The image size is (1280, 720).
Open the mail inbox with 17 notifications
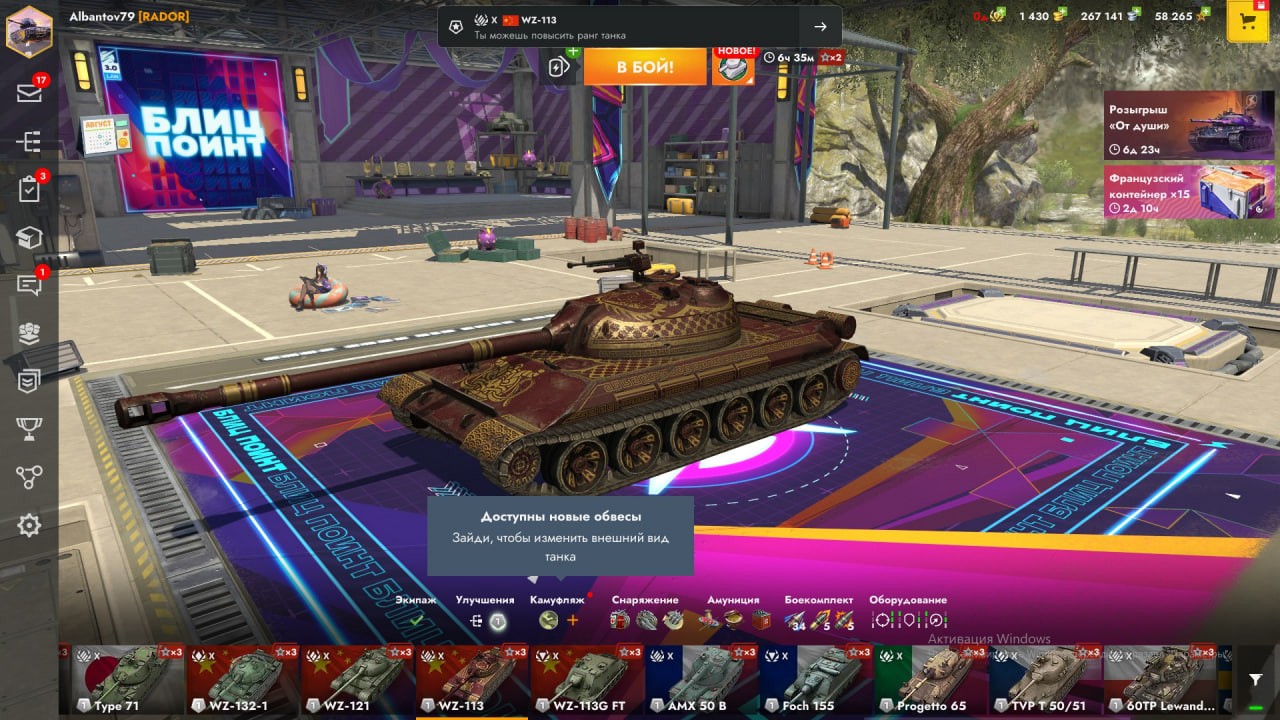(x=29, y=92)
